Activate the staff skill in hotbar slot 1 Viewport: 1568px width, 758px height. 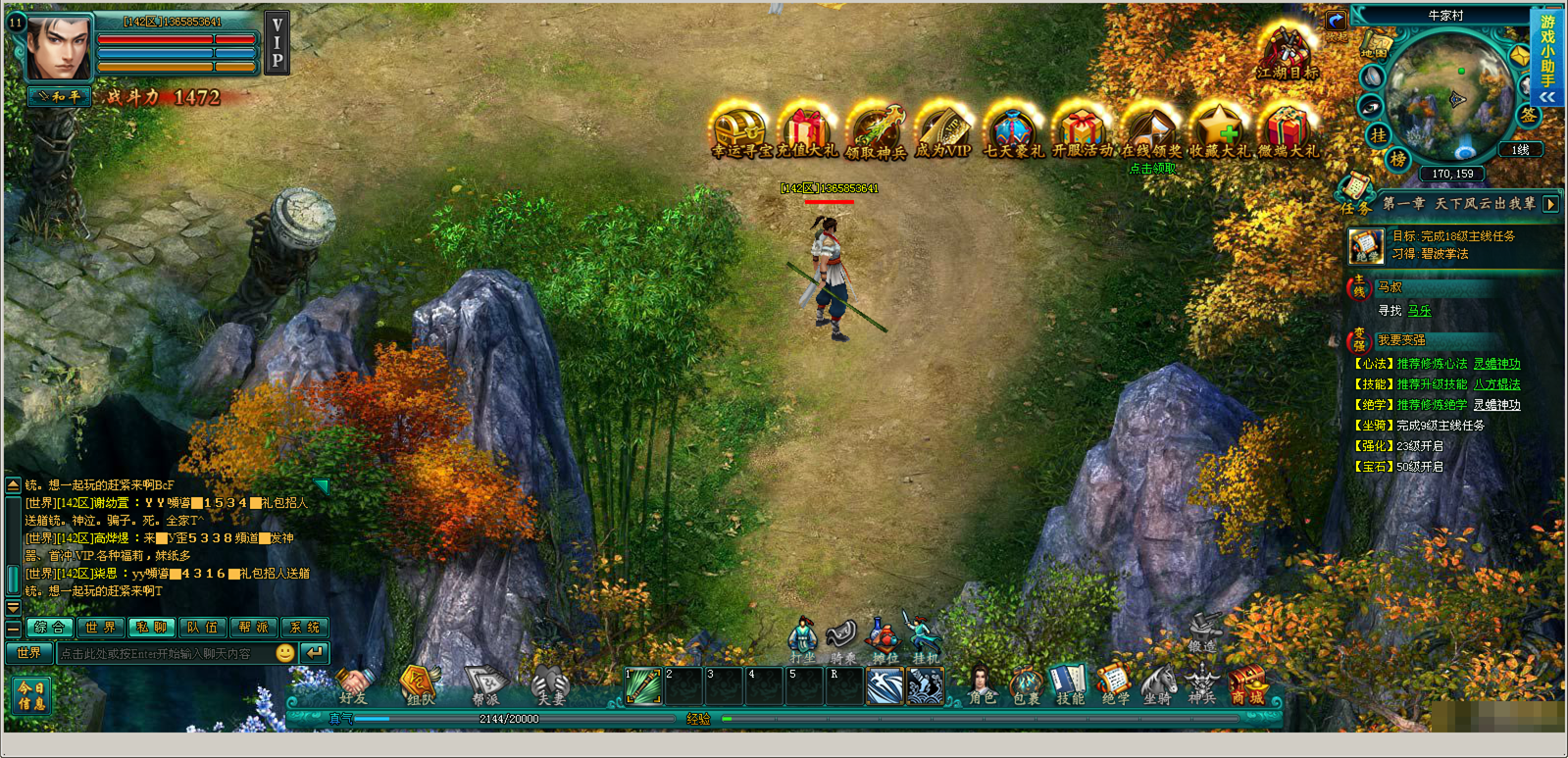[643, 685]
